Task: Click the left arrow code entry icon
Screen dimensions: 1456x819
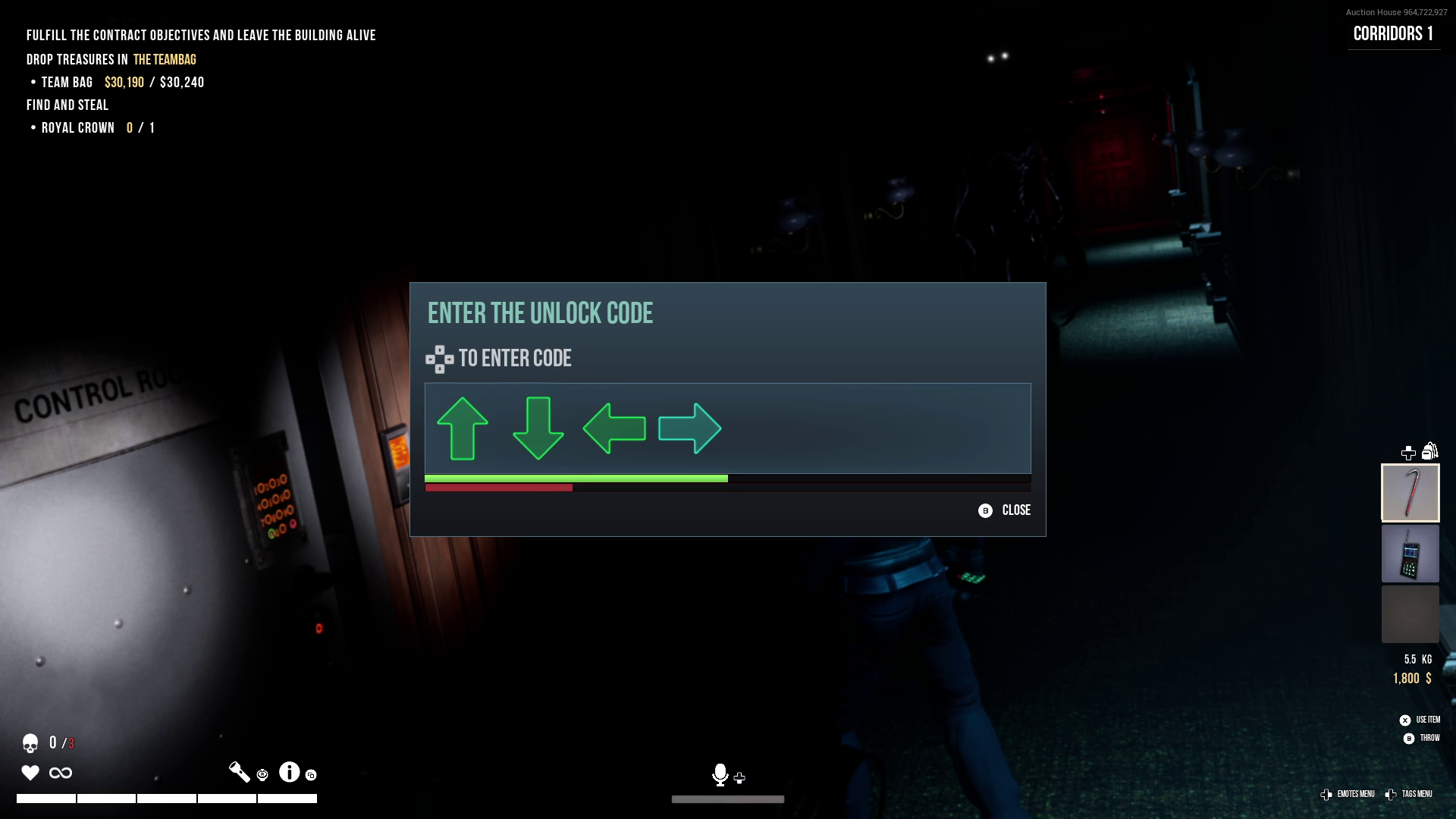Action: click(614, 429)
